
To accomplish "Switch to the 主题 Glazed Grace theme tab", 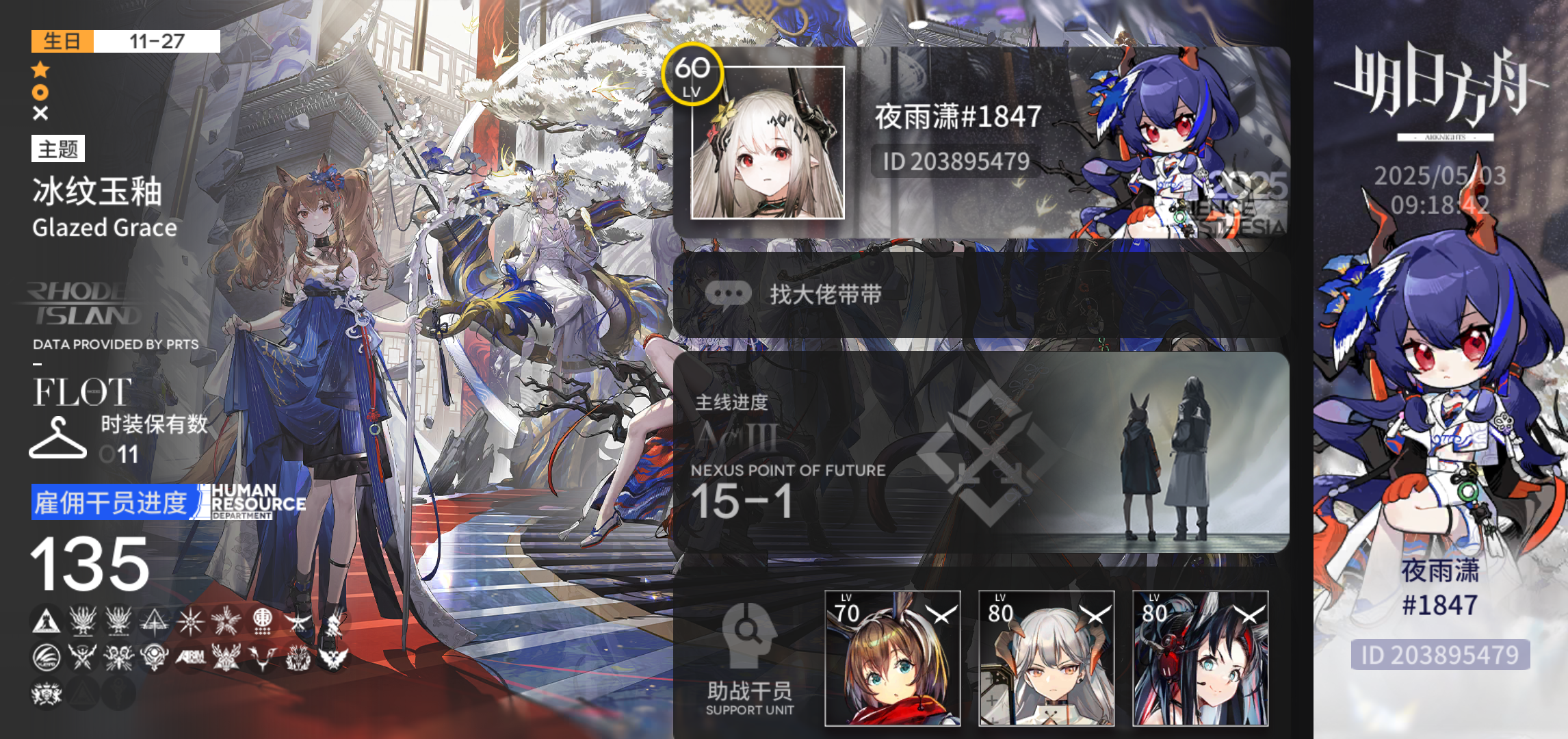I will coord(59,149).
